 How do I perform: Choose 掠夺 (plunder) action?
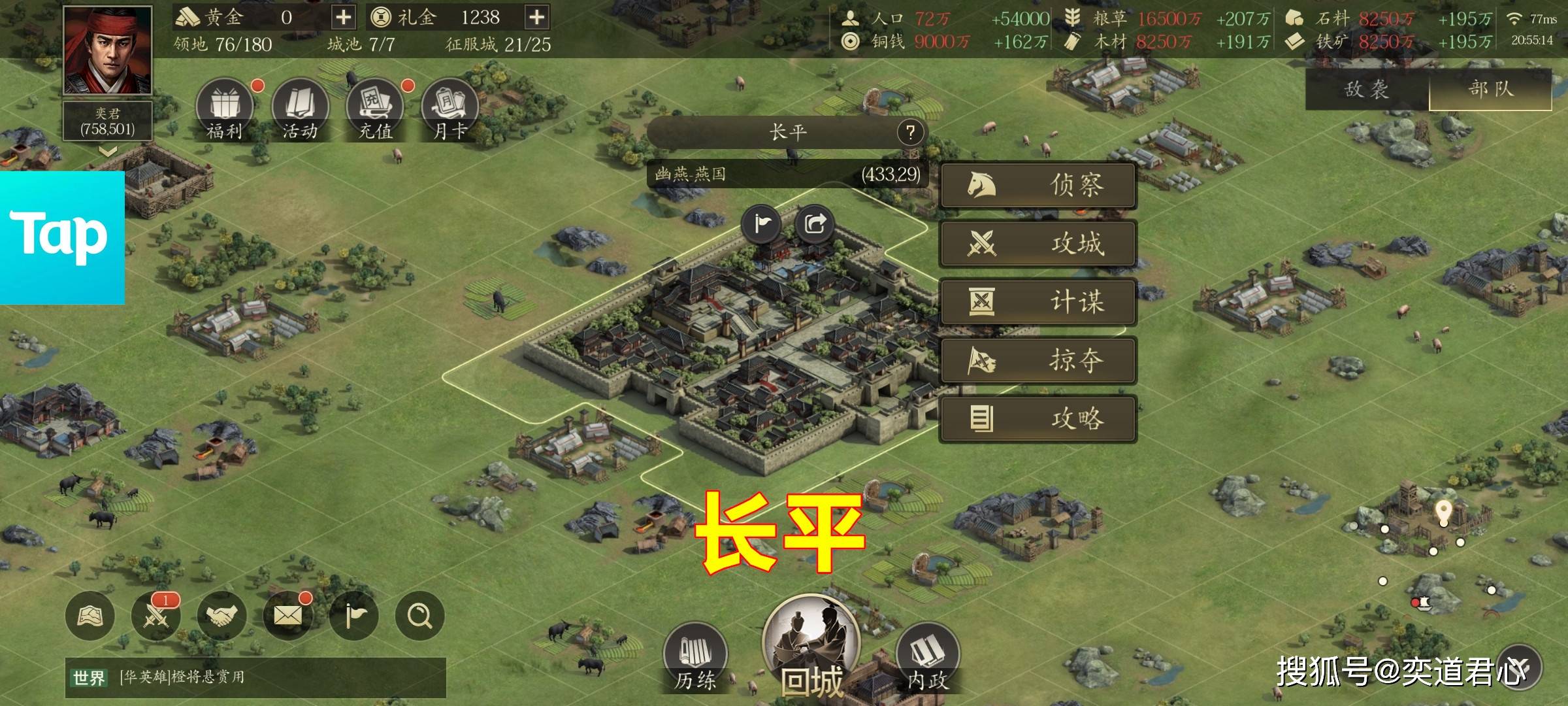coord(1038,360)
